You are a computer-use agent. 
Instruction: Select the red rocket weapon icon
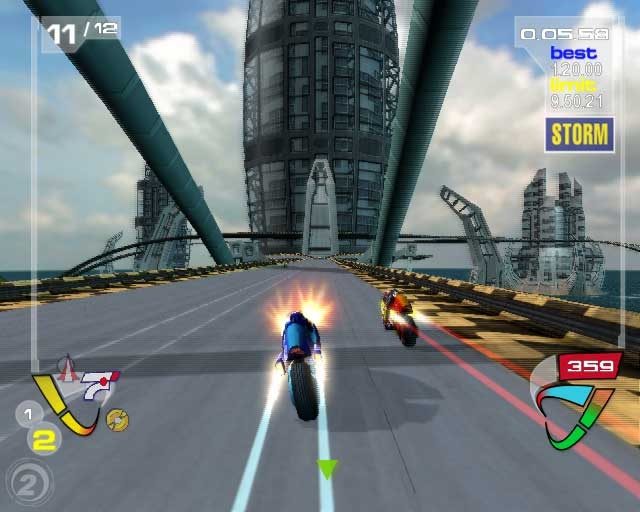(68, 372)
